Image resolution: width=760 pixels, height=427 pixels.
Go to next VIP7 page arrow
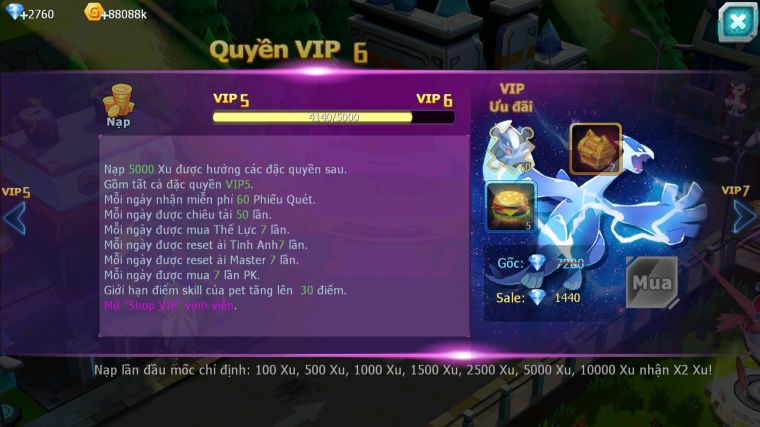(743, 216)
